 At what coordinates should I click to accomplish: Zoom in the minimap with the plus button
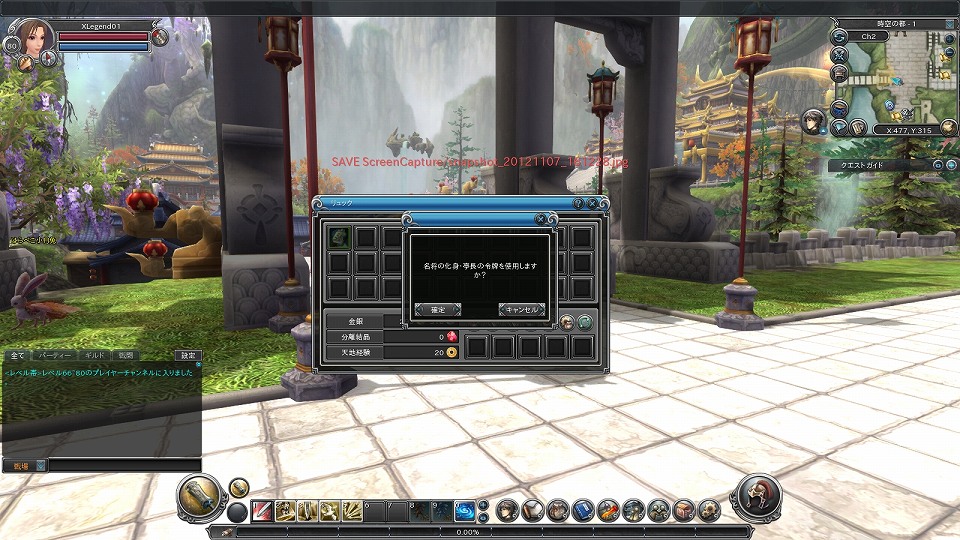(950, 37)
